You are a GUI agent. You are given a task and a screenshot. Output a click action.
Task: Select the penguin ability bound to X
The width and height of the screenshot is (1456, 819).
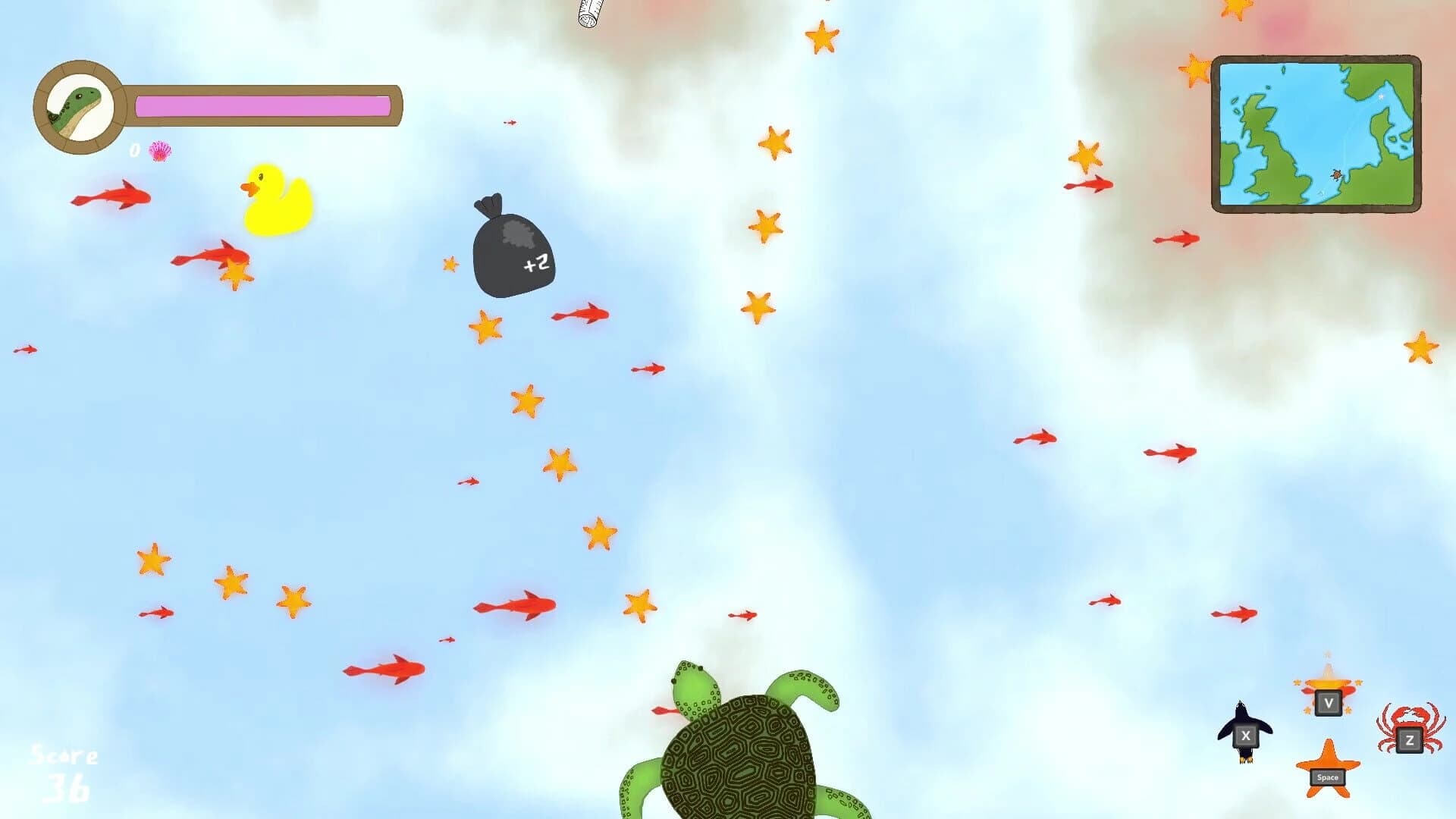[x=1244, y=735]
